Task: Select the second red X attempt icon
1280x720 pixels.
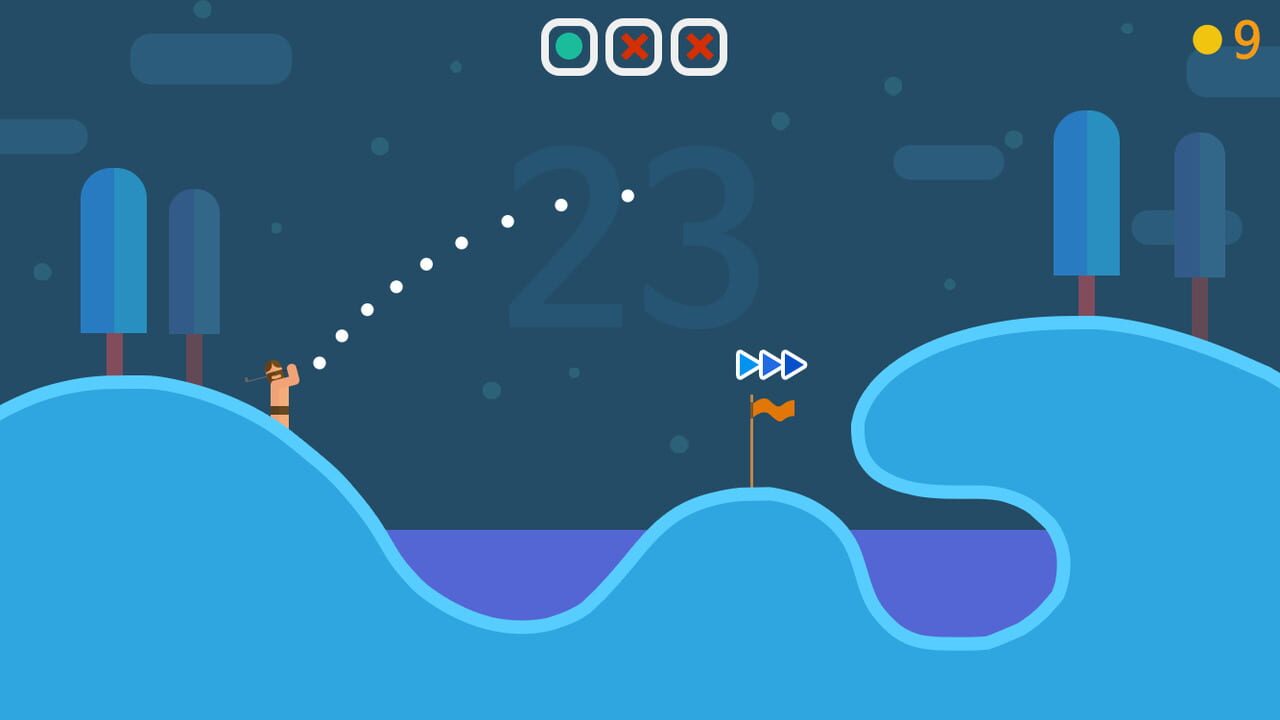Action: (697, 45)
